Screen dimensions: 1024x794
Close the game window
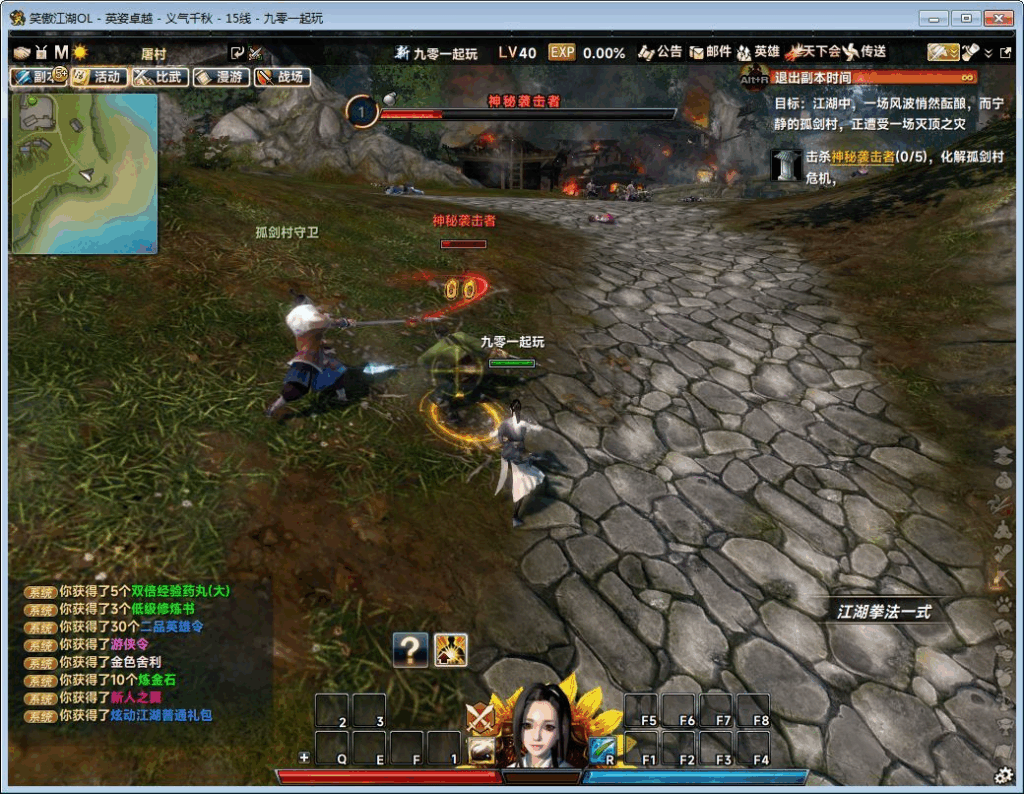[998, 18]
